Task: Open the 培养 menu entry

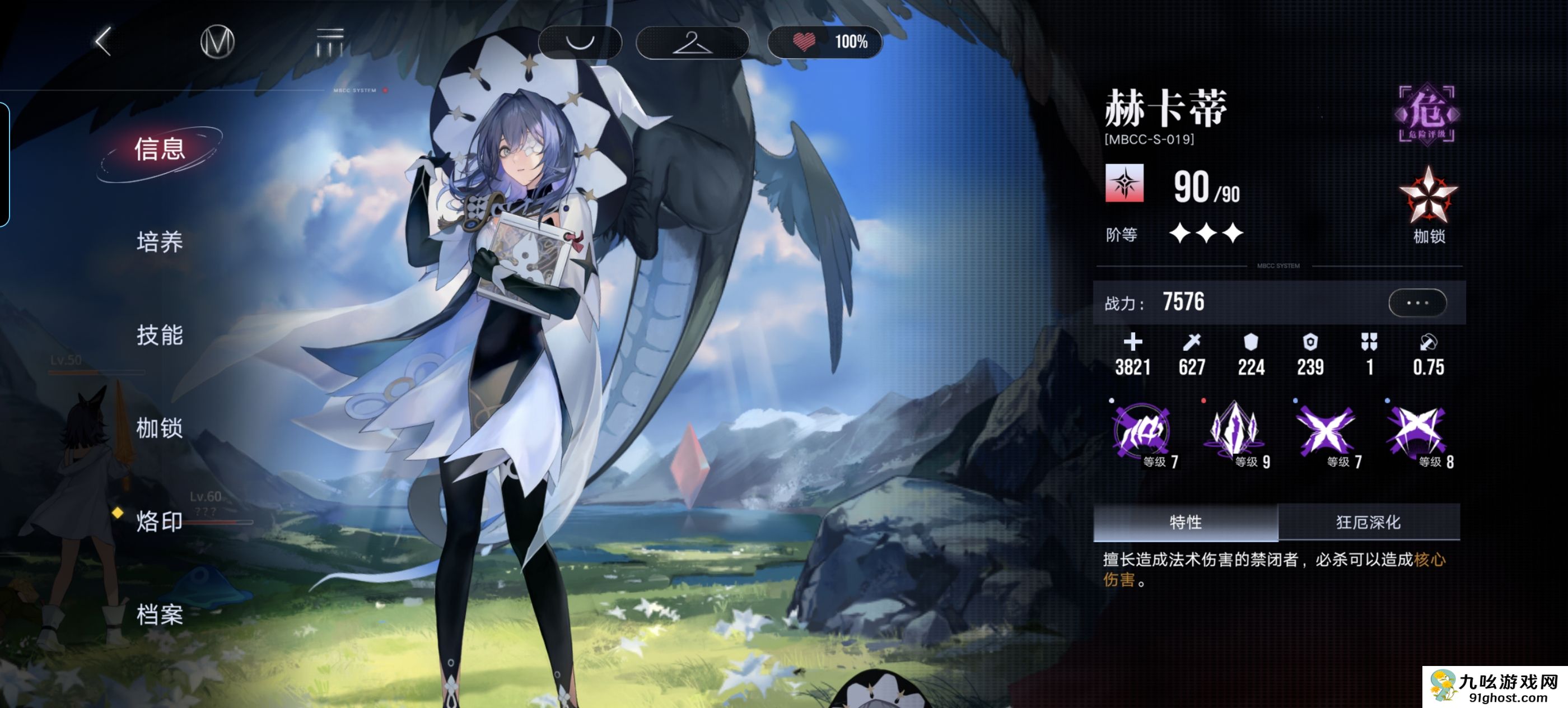Action: 160,243
